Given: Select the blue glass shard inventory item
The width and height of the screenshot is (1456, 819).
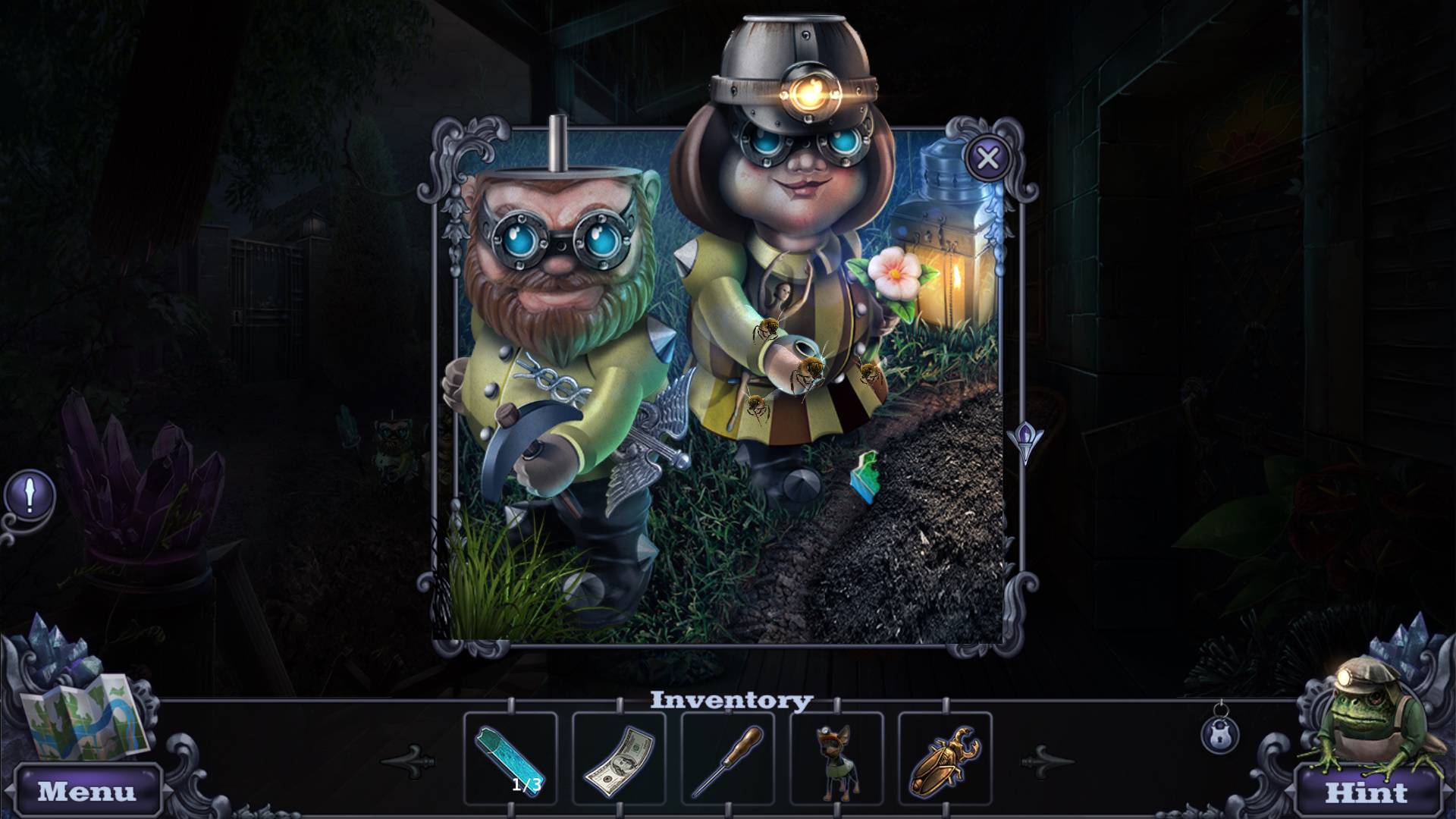Looking at the screenshot, I should click(510, 758).
